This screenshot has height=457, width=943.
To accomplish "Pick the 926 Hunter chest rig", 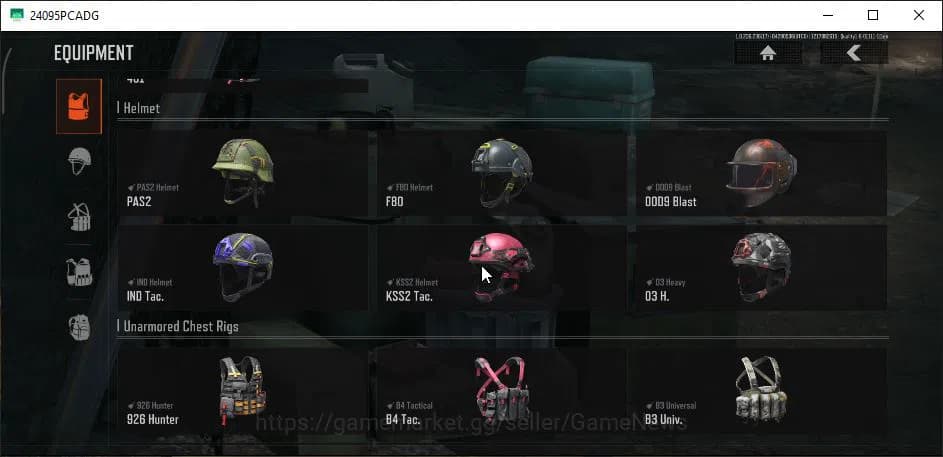I will click(x=241, y=390).
